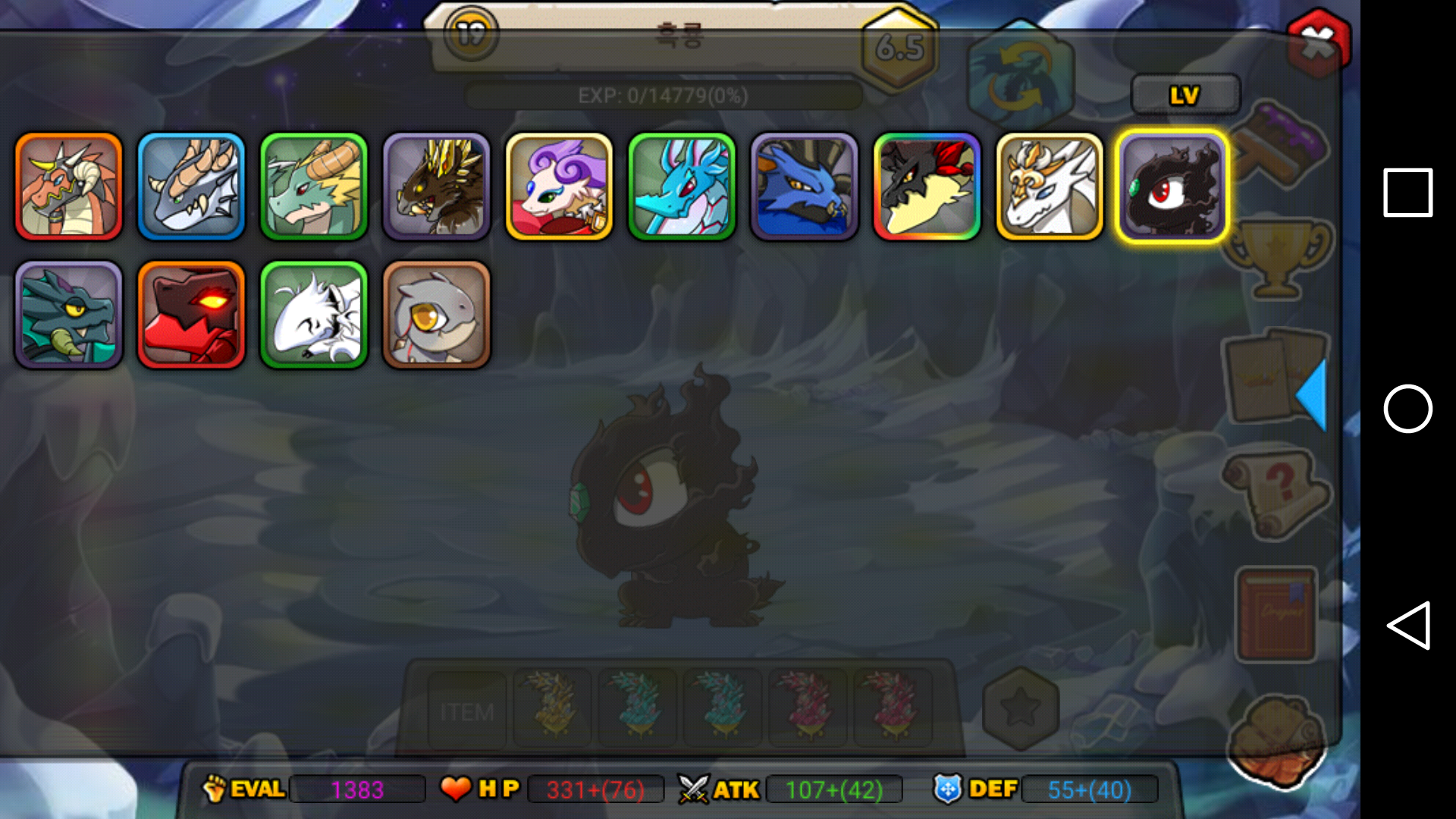Choose the white dragon in green frame
Image resolution: width=1456 pixels, height=819 pixels.
point(314,315)
